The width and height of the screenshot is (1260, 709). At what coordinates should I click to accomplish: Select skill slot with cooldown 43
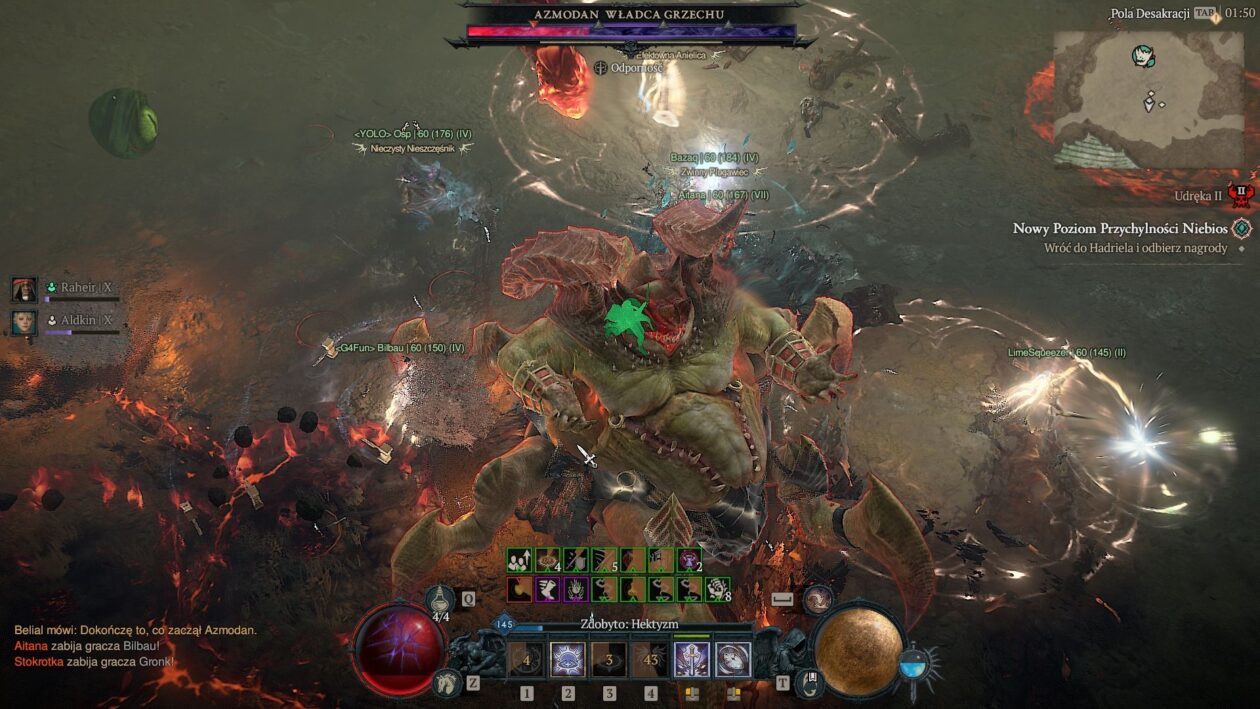[651, 660]
